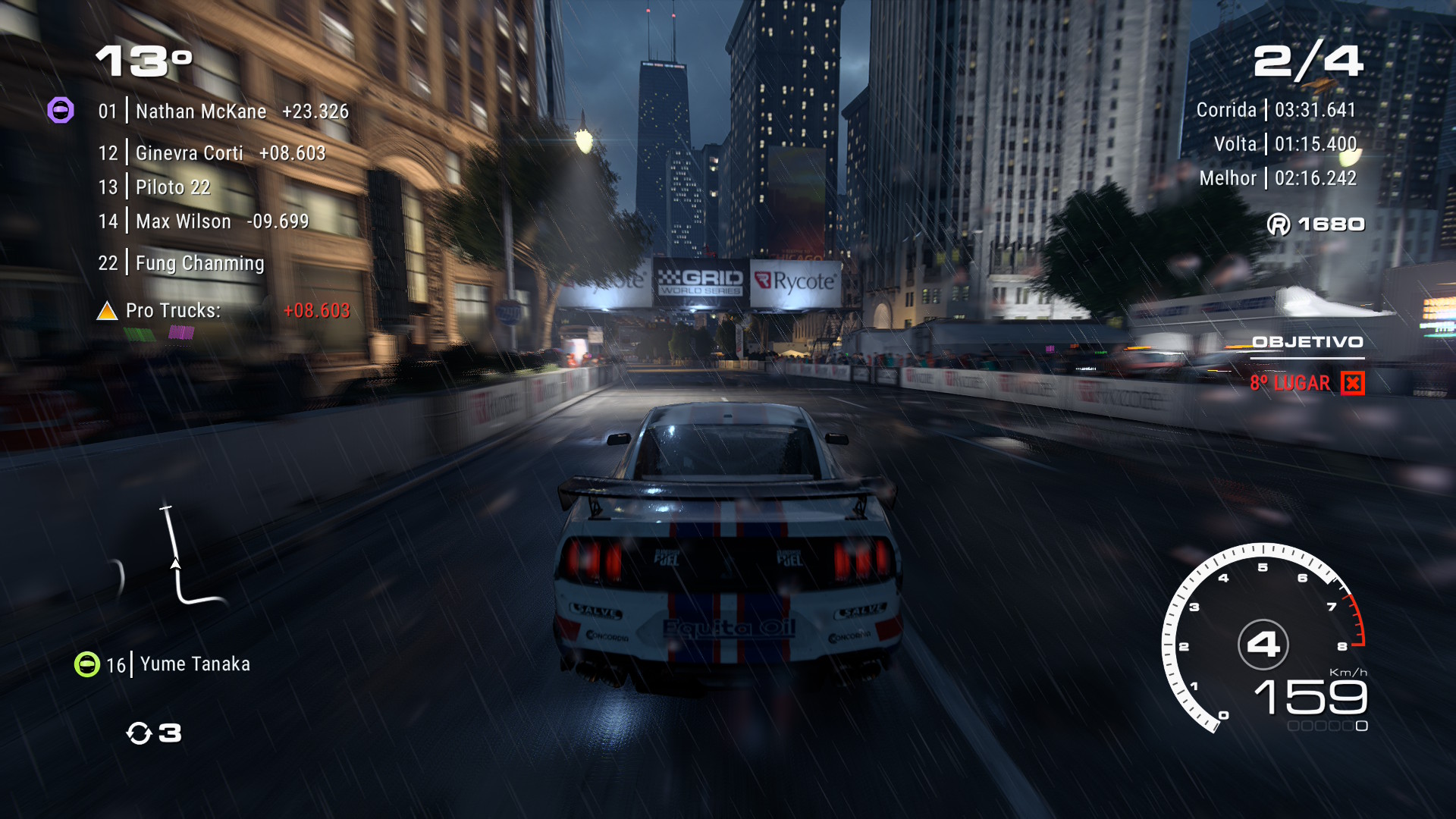Activate the rewind flashback icon
The width and height of the screenshot is (1456, 819).
tap(140, 733)
